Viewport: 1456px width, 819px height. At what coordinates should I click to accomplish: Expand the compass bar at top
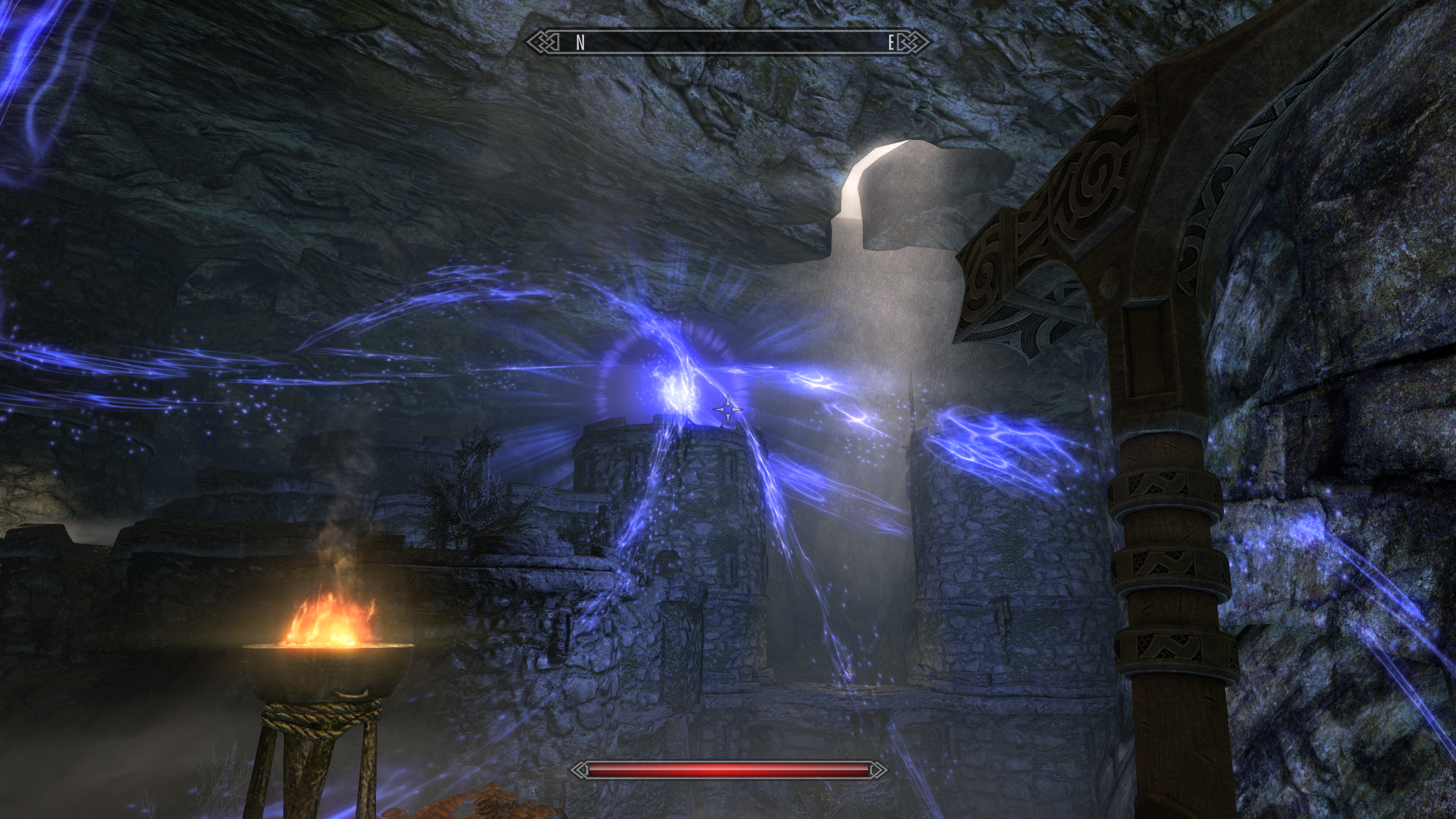728,42
